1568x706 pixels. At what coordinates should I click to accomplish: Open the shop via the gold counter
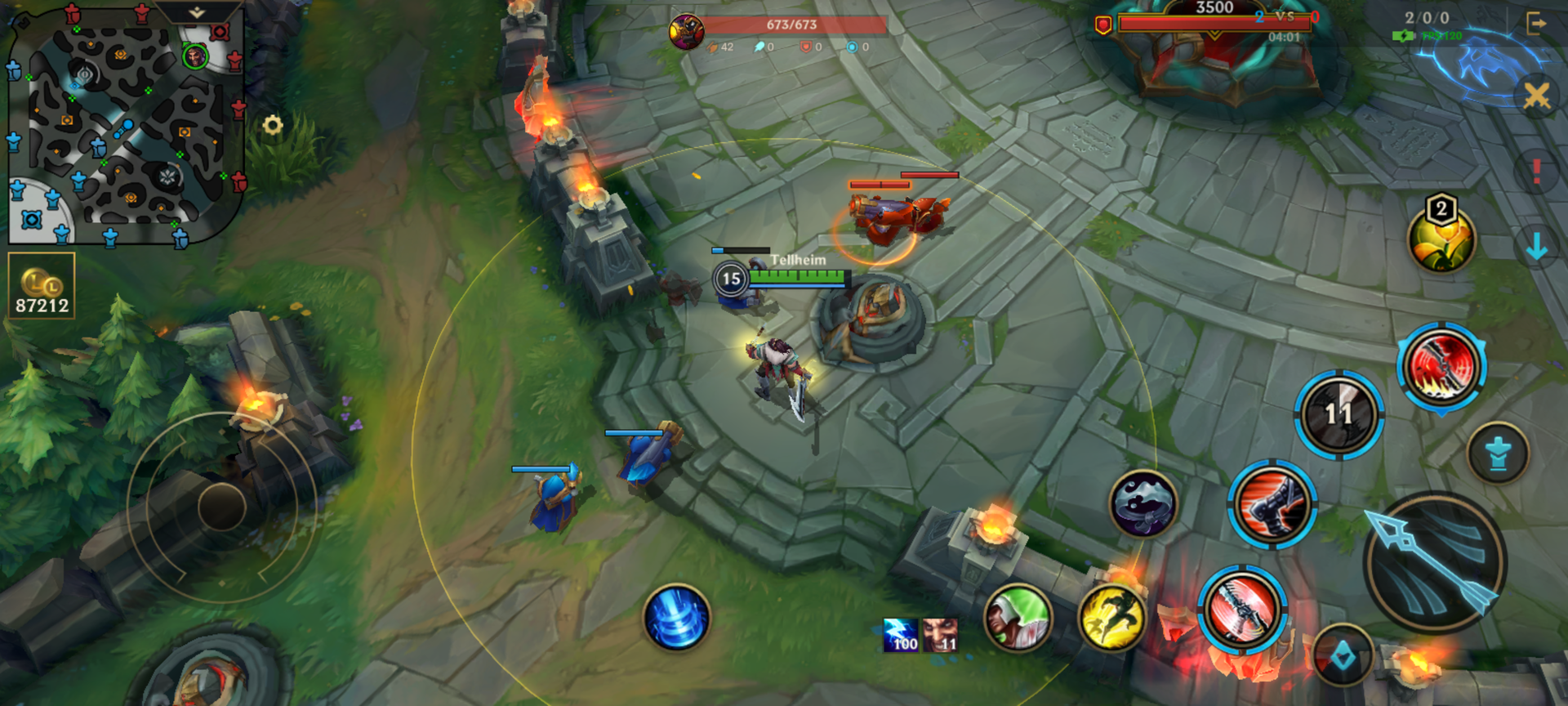point(42,285)
